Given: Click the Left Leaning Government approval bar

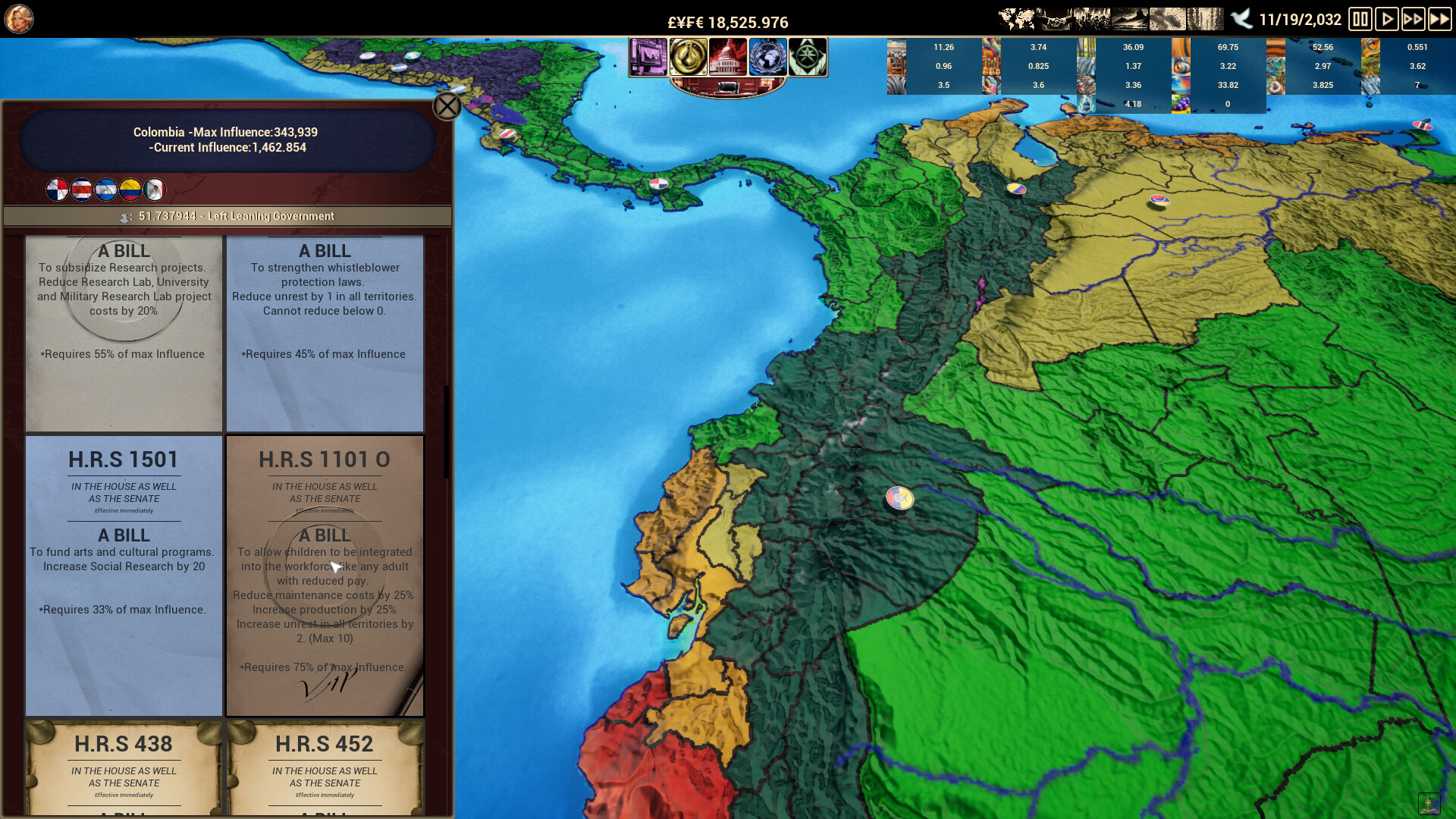Looking at the screenshot, I should pyautogui.click(x=226, y=216).
